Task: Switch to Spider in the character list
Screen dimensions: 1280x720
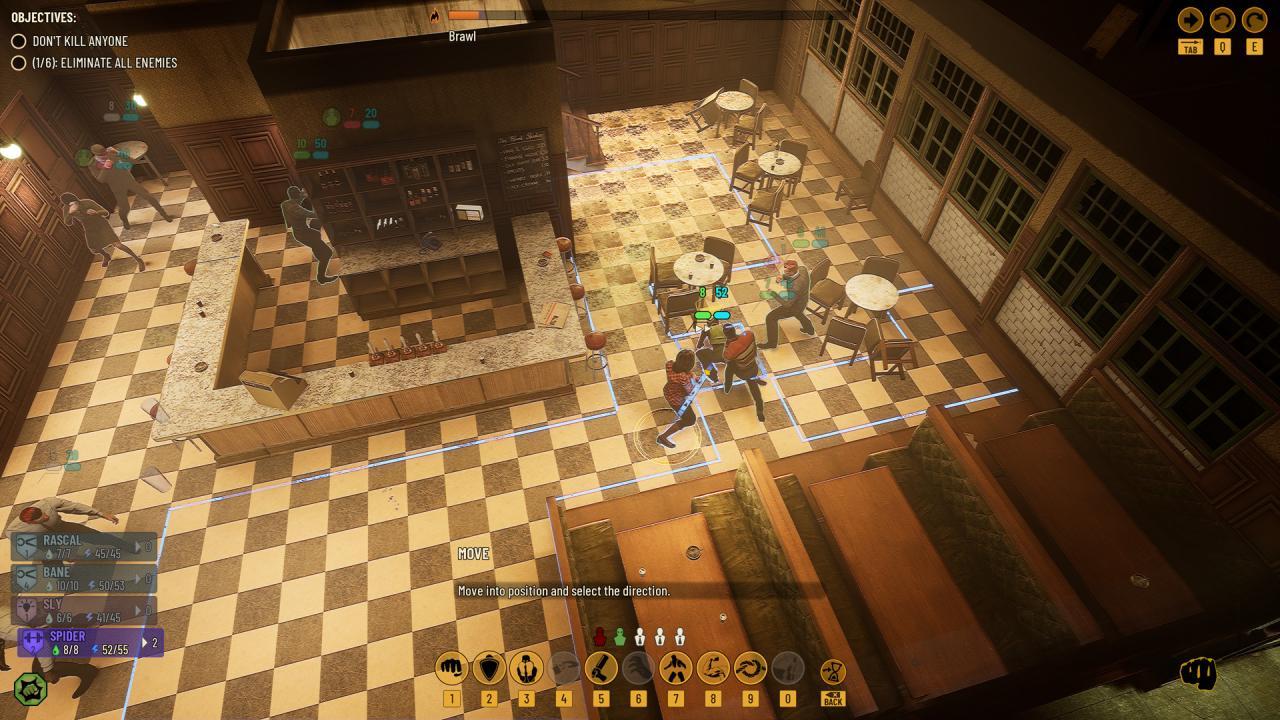Action: pos(75,641)
